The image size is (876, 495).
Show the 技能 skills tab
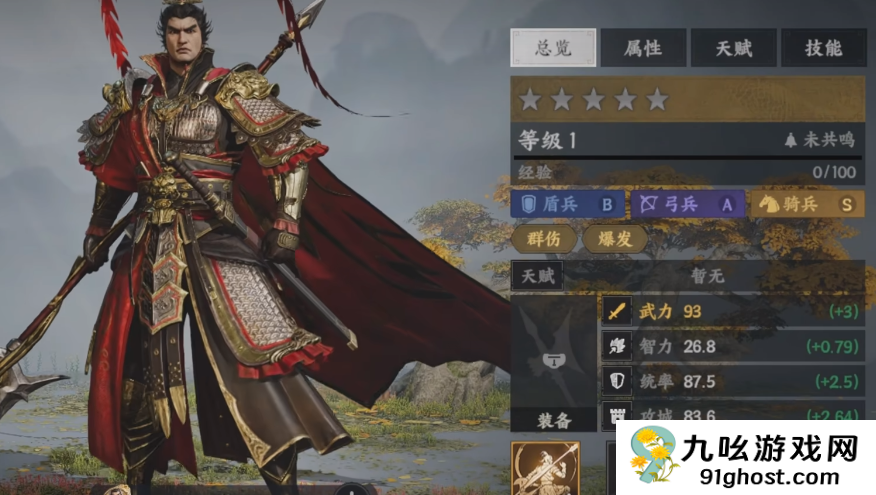[822, 48]
